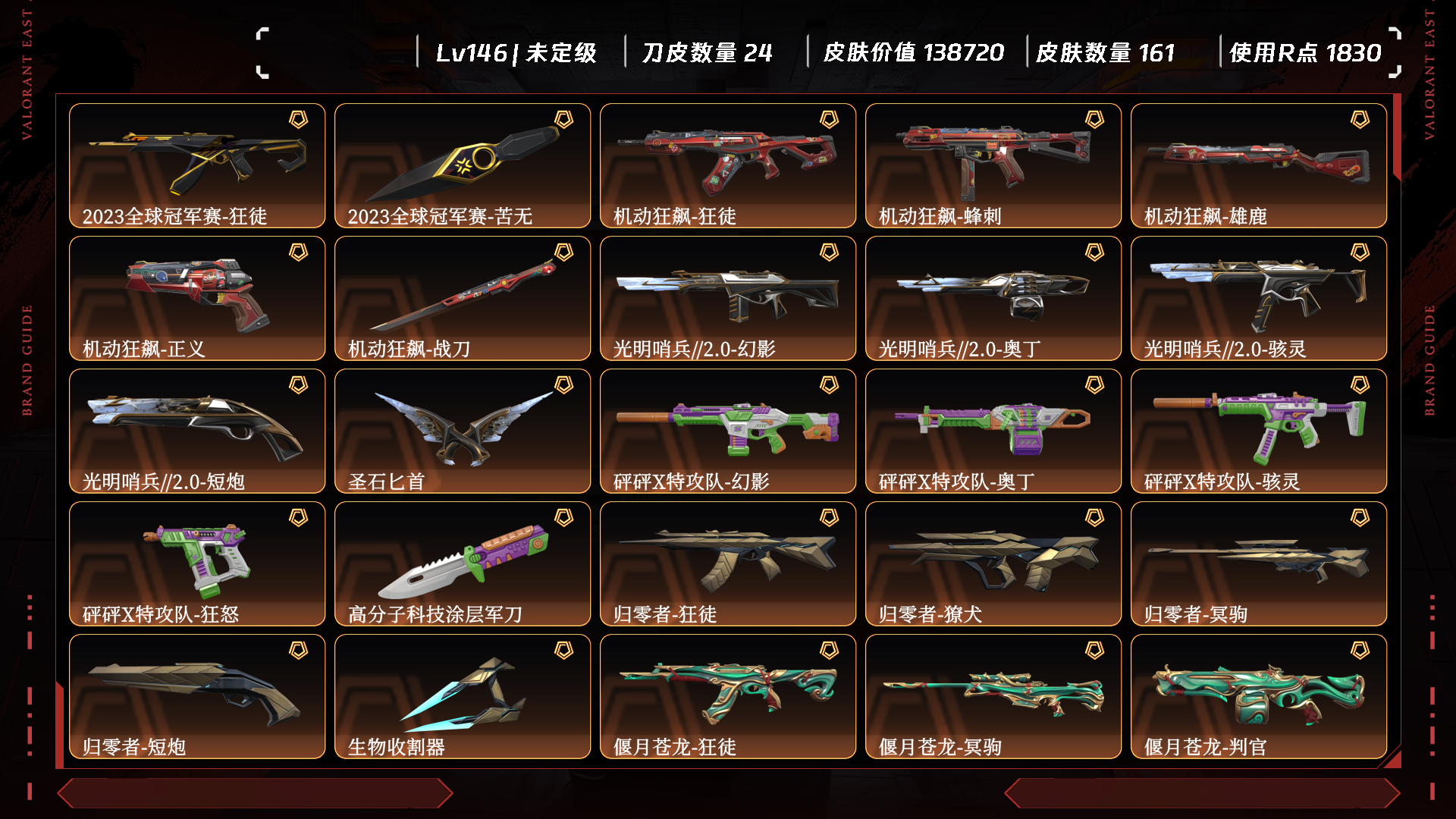1456x819 pixels.
Task: Select the 光明哨兵//2.0-骇灵 skin card
Action: coord(1259,298)
